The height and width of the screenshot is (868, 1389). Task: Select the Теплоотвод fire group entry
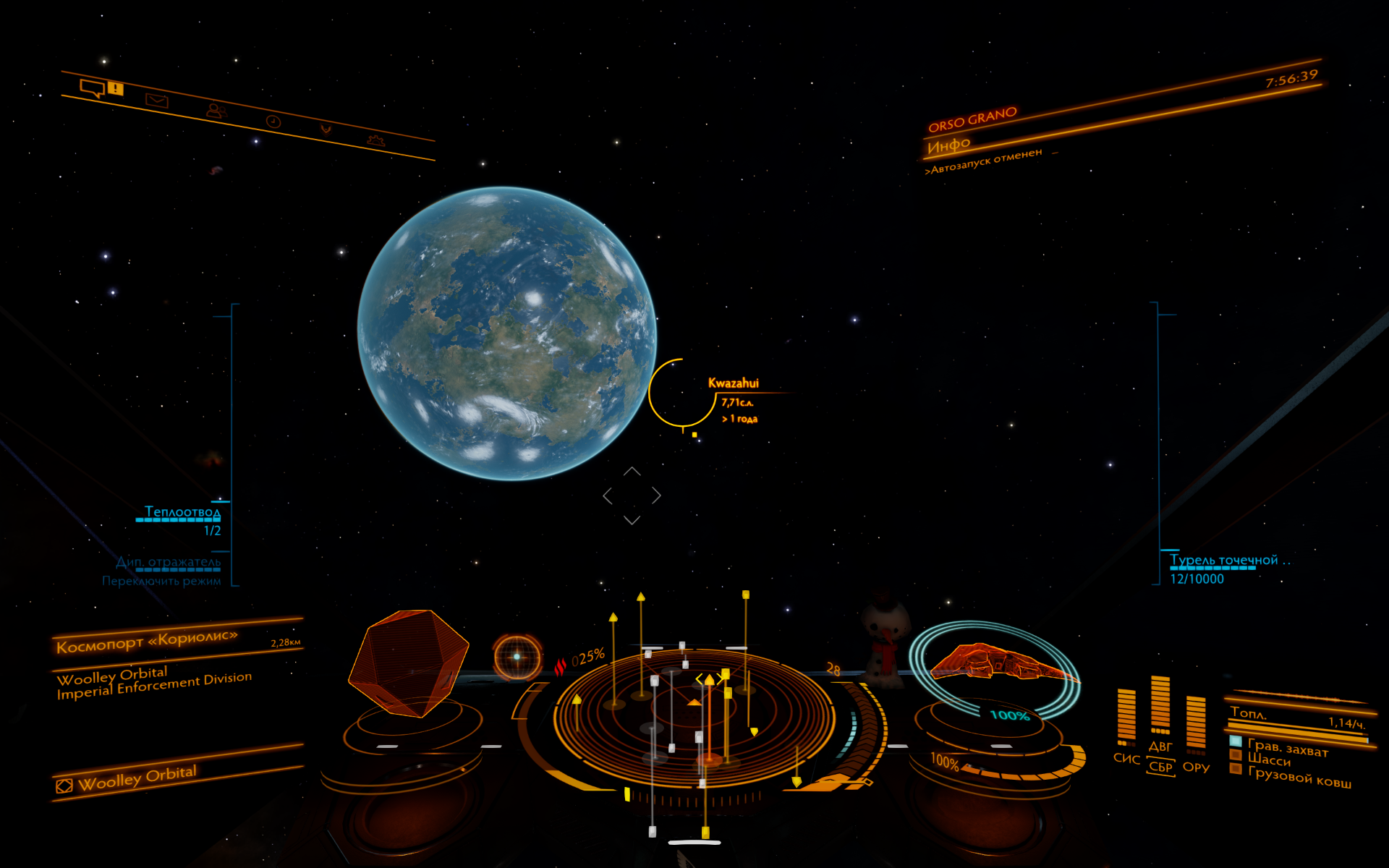[x=182, y=512]
